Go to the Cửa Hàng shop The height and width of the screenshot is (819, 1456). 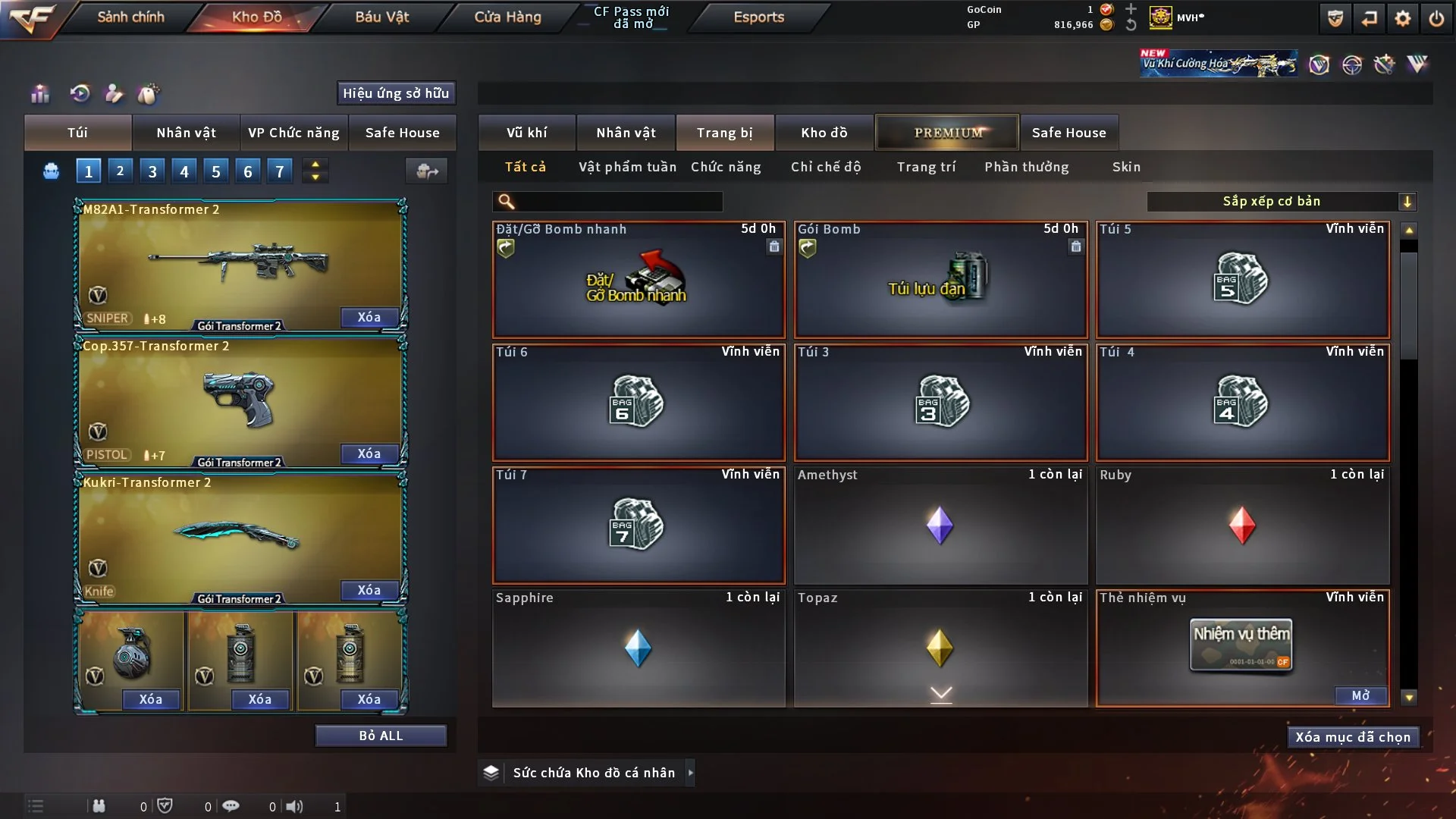tap(507, 17)
